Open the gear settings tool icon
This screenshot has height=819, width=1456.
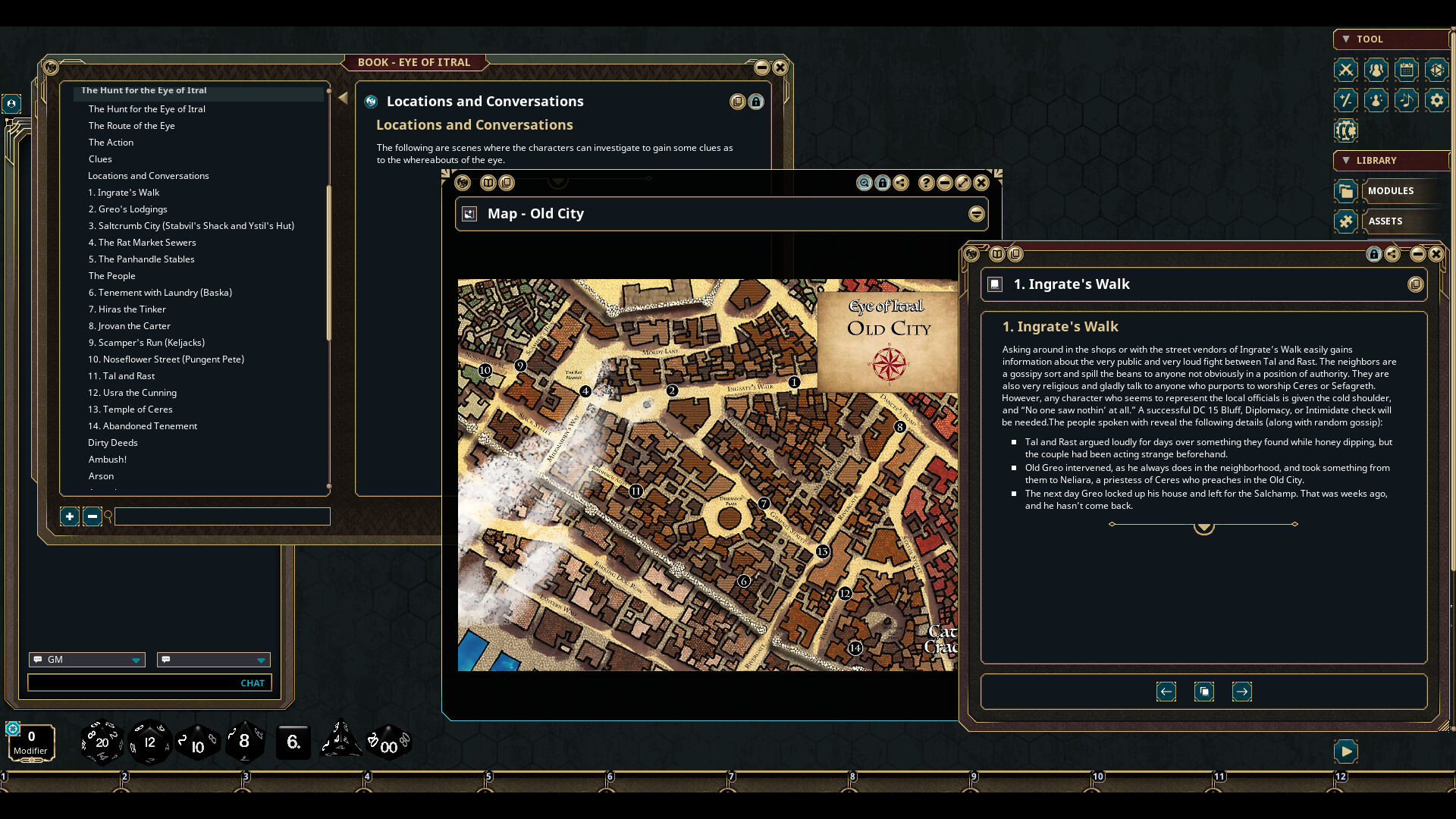click(x=1436, y=100)
